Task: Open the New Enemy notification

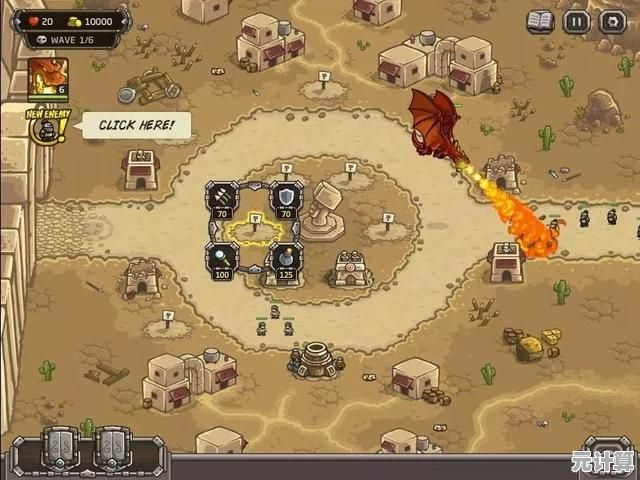Action: [44, 127]
